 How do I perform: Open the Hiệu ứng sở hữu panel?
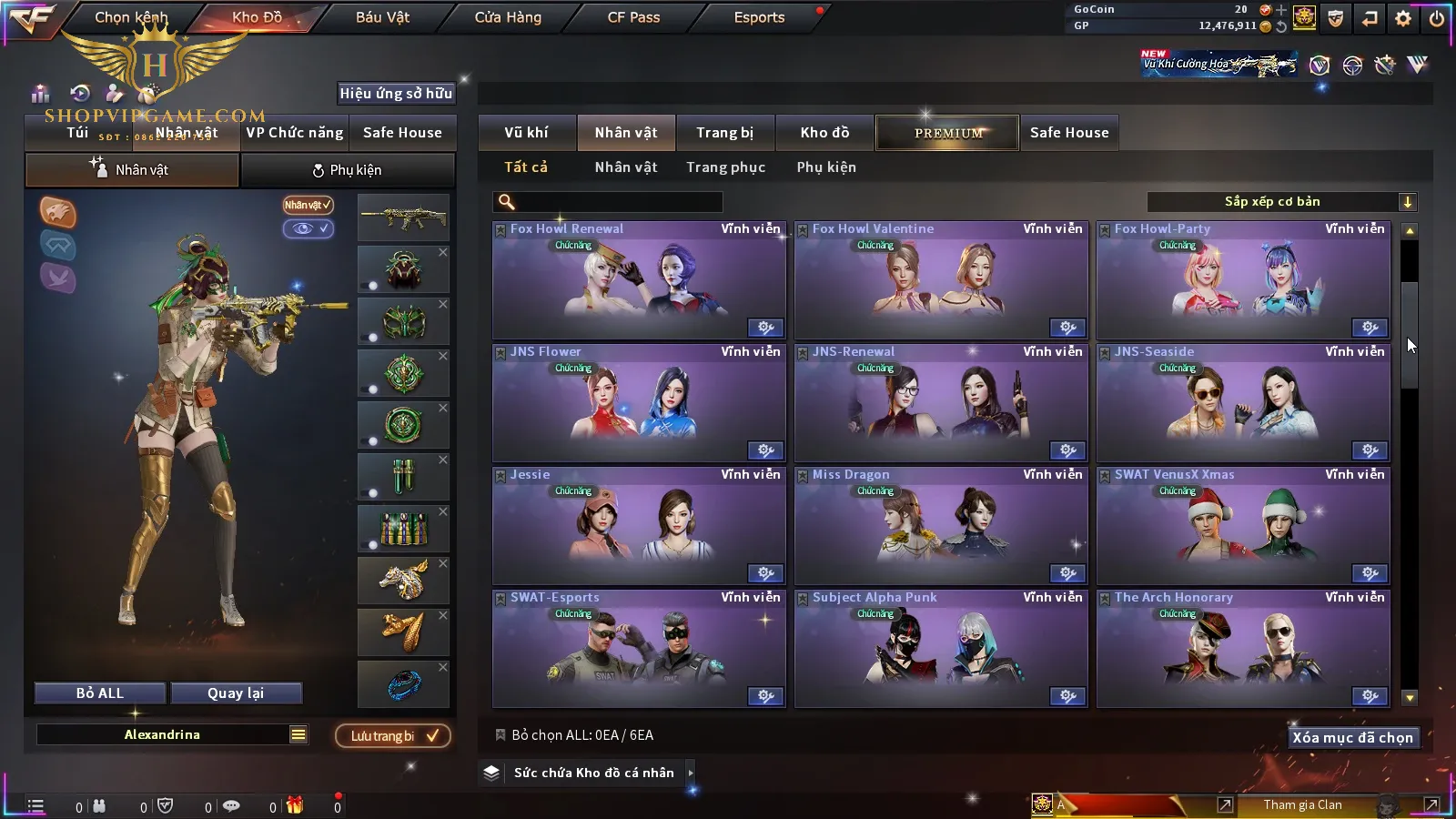tap(396, 93)
